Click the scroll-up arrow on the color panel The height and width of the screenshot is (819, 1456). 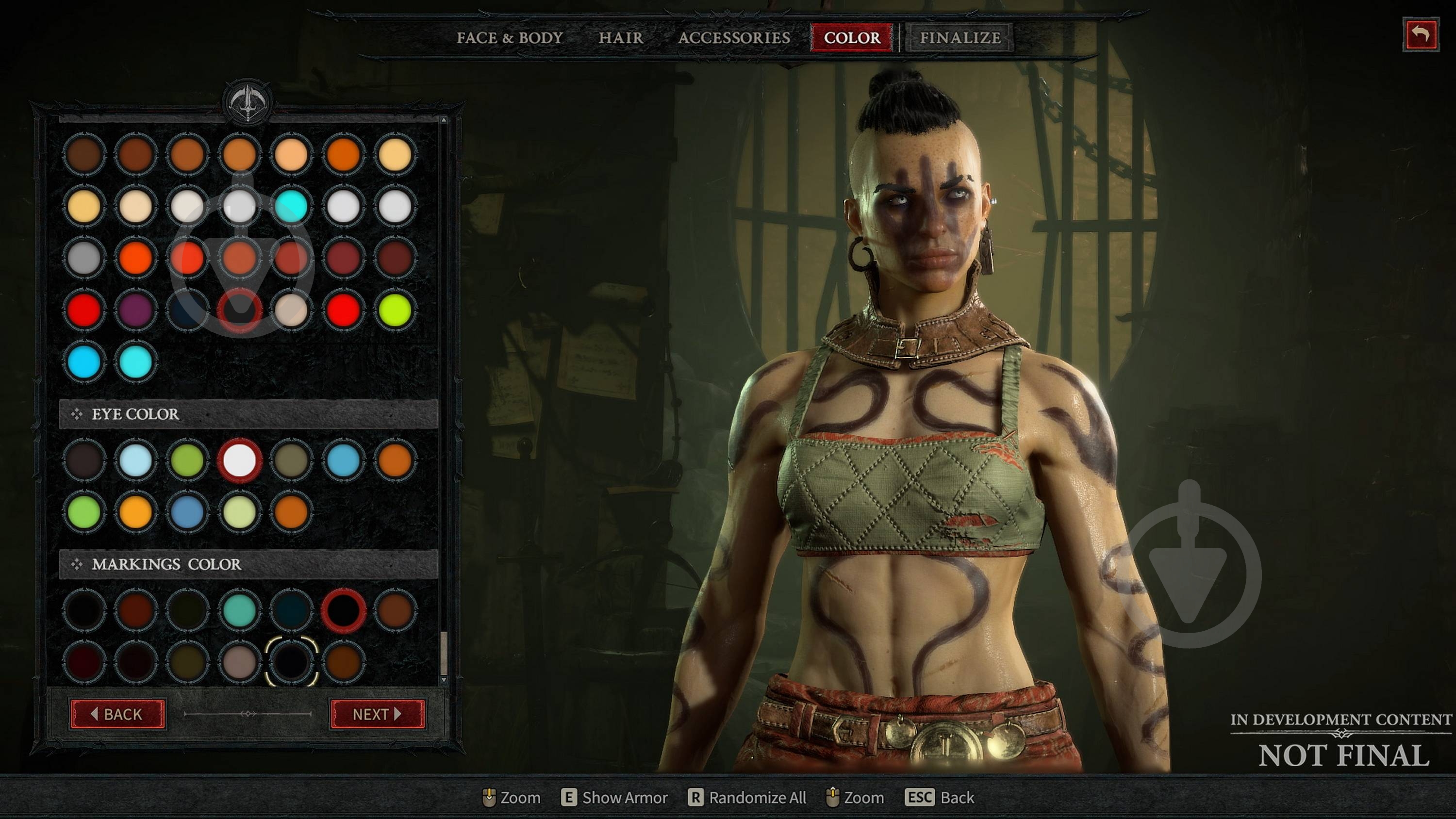(444, 120)
